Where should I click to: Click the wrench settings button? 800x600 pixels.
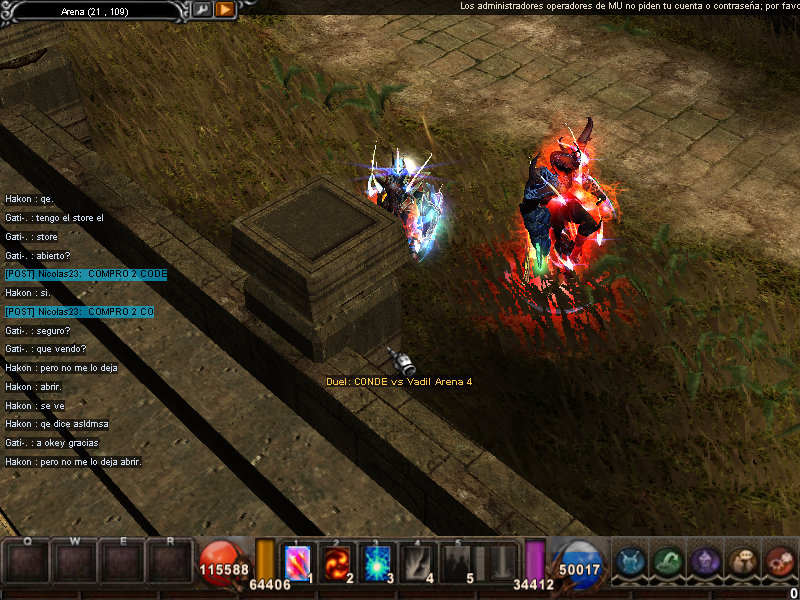tap(202, 9)
